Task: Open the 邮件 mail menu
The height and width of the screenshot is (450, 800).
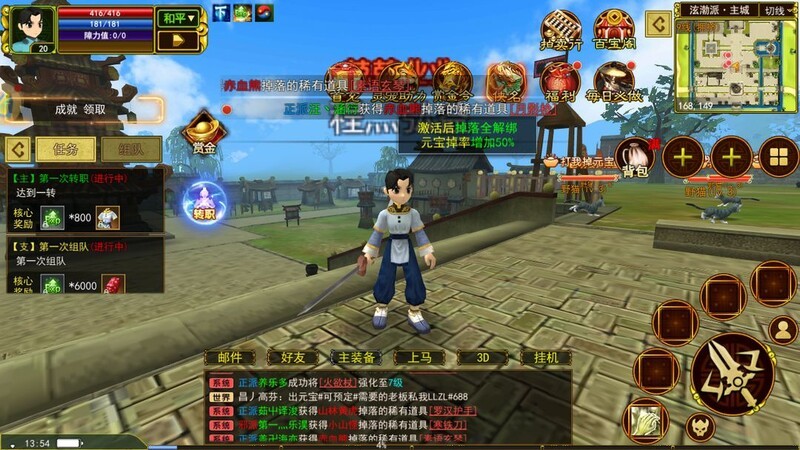Action: tap(230, 357)
